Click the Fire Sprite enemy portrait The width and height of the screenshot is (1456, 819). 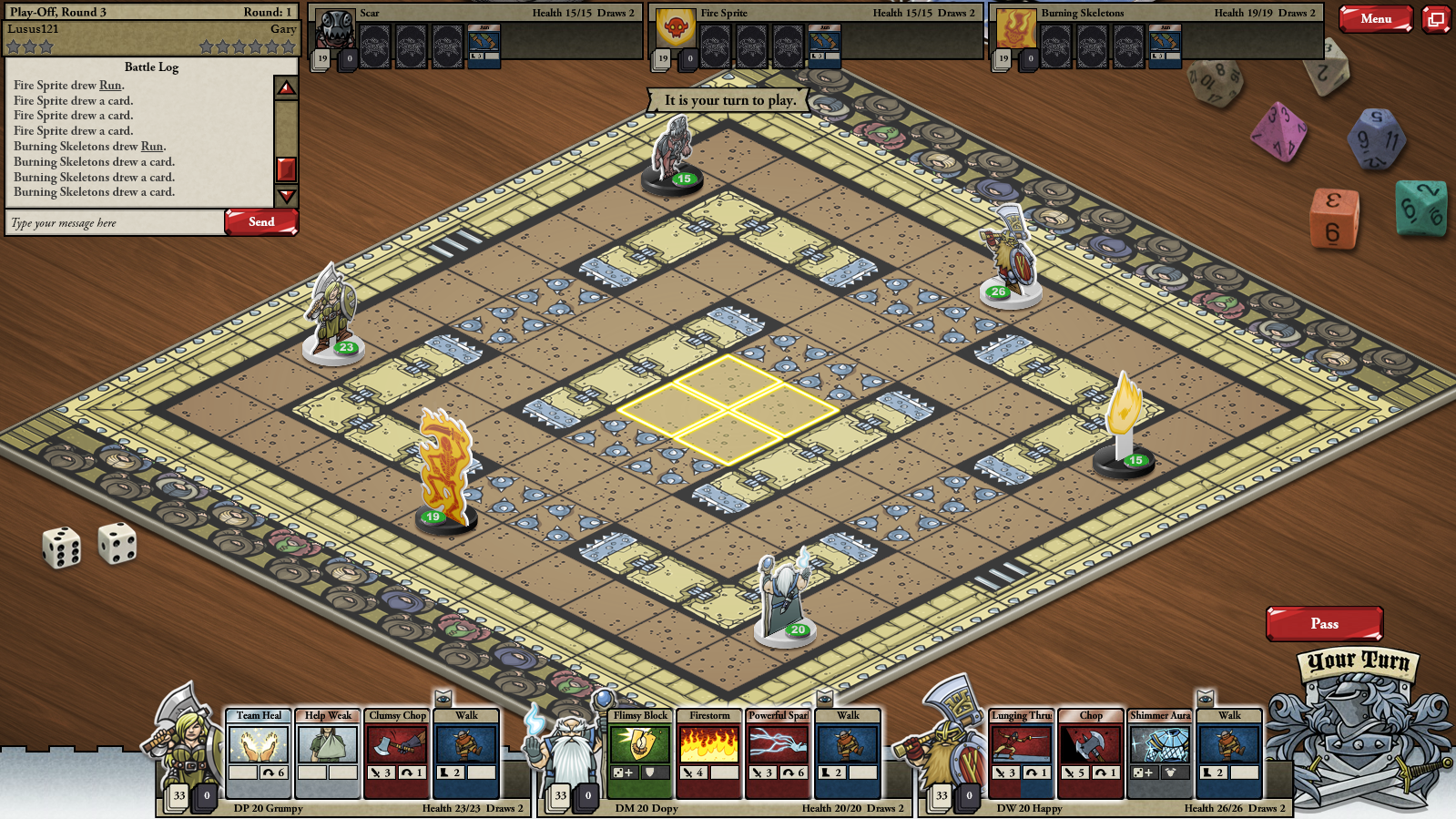(x=676, y=30)
